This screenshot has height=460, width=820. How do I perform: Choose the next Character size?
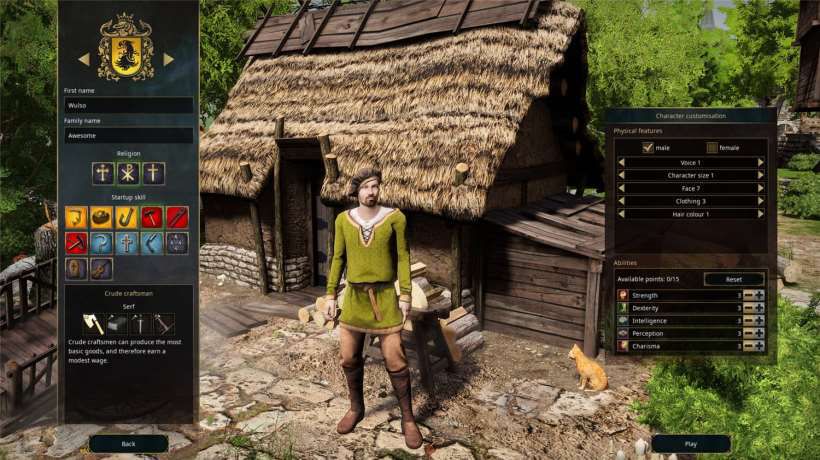pyautogui.click(x=762, y=175)
